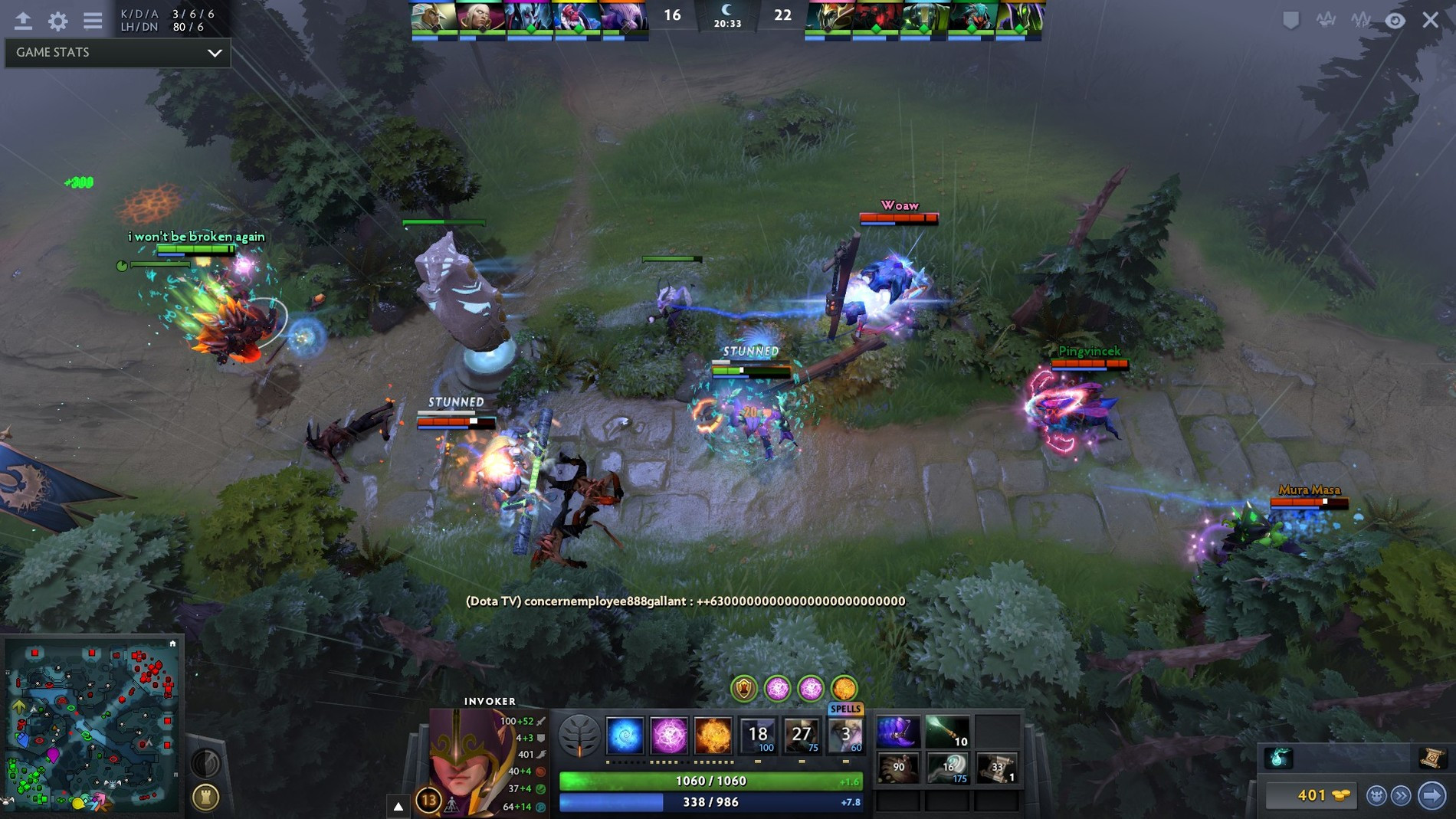Screen dimensions: 1456x819
Task: Activate Invoker's Exort ability
Action: (713, 735)
